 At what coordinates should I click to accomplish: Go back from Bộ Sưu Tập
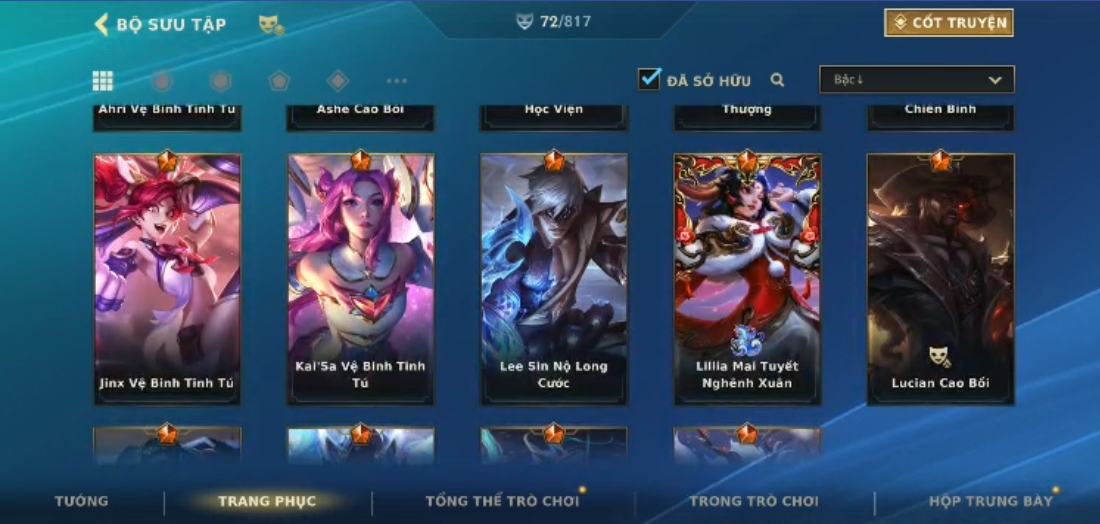click(x=101, y=24)
